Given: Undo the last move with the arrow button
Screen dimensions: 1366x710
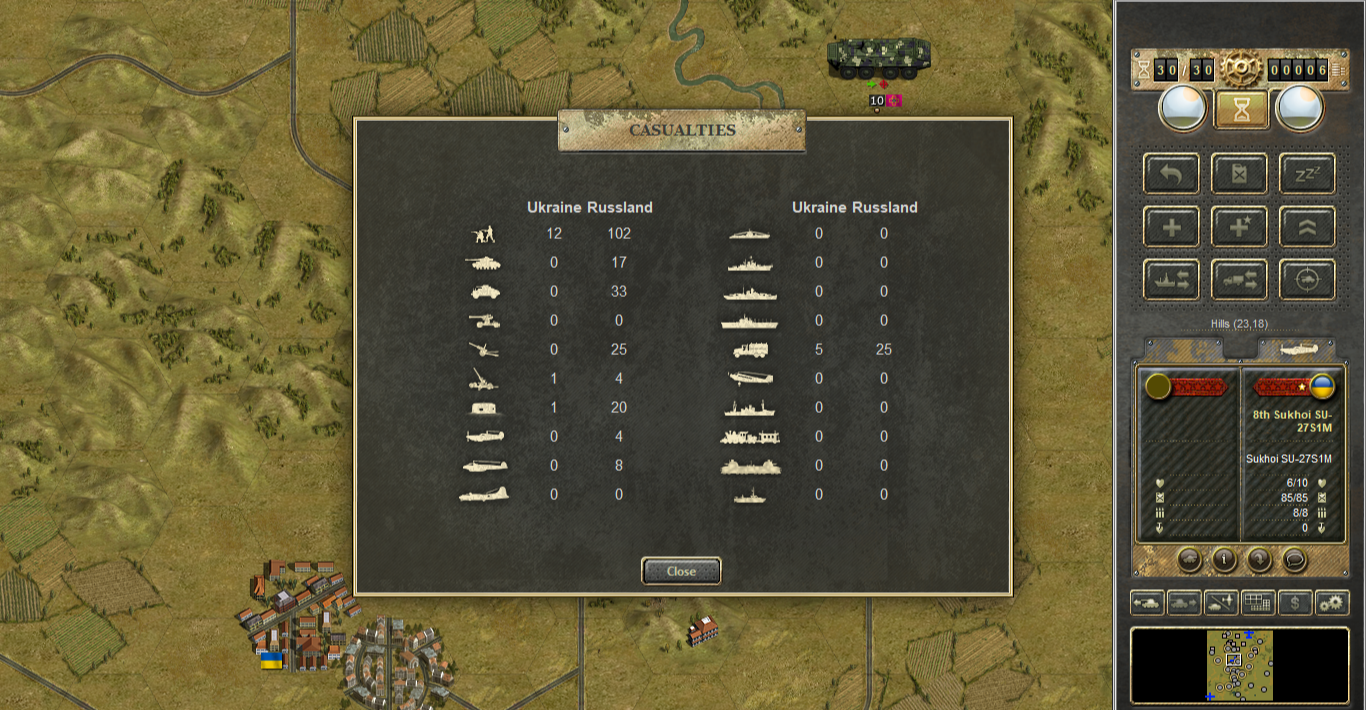Looking at the screenshot, I should tap(1172, 174).
